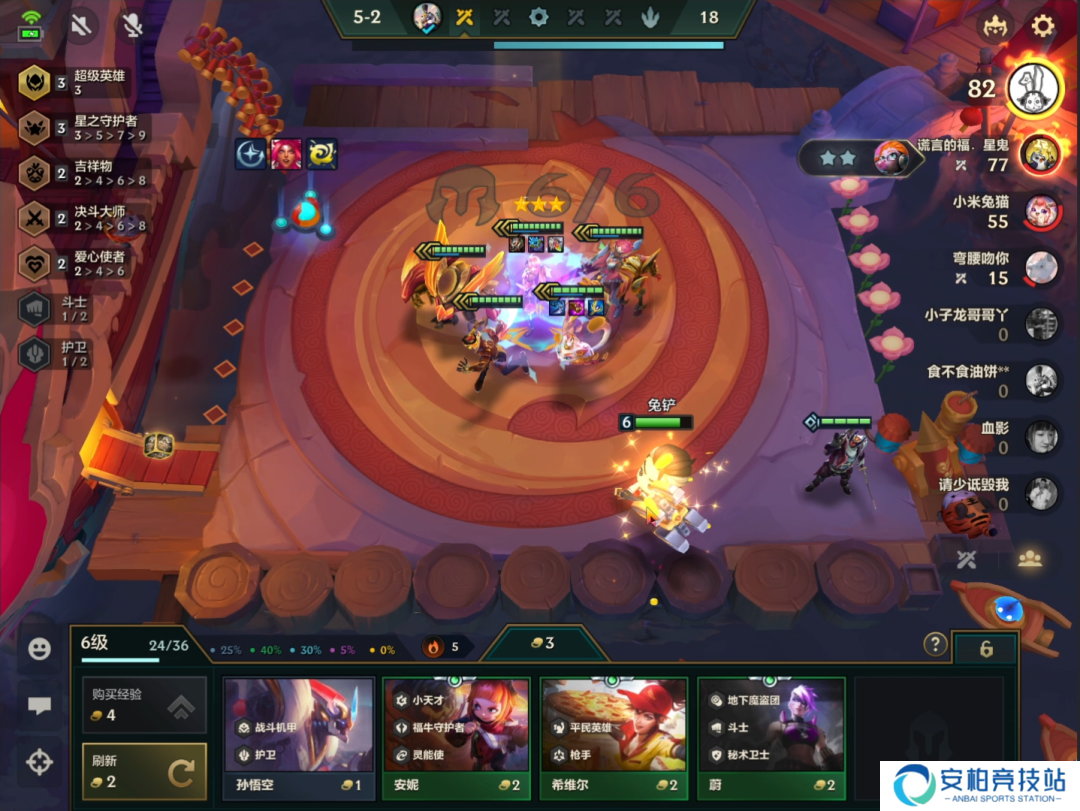Toggle the muted microphone icon
1080x811 pixels.
coord(132,26)
